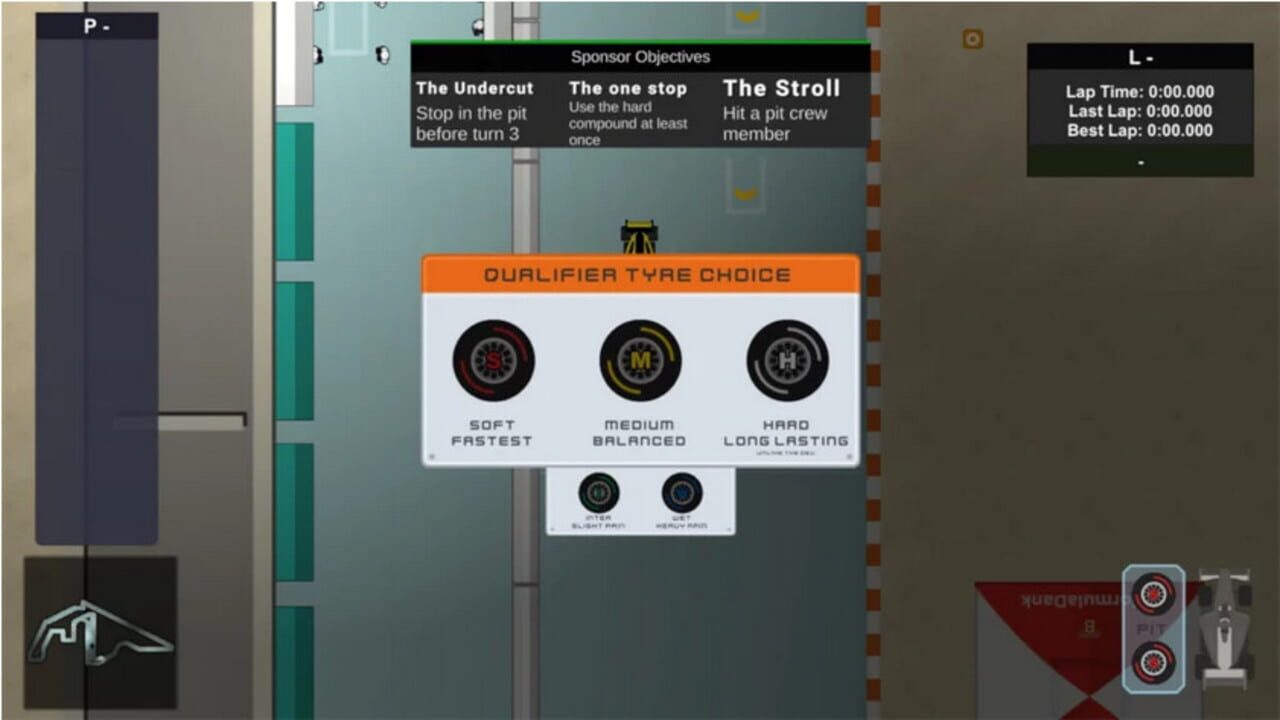Image resolution: width=1280 pixels, height=720 pixels.
Task: Expand the rain tyres tray below the dialog
Action: pyautogui.click(x=640, y=500)
